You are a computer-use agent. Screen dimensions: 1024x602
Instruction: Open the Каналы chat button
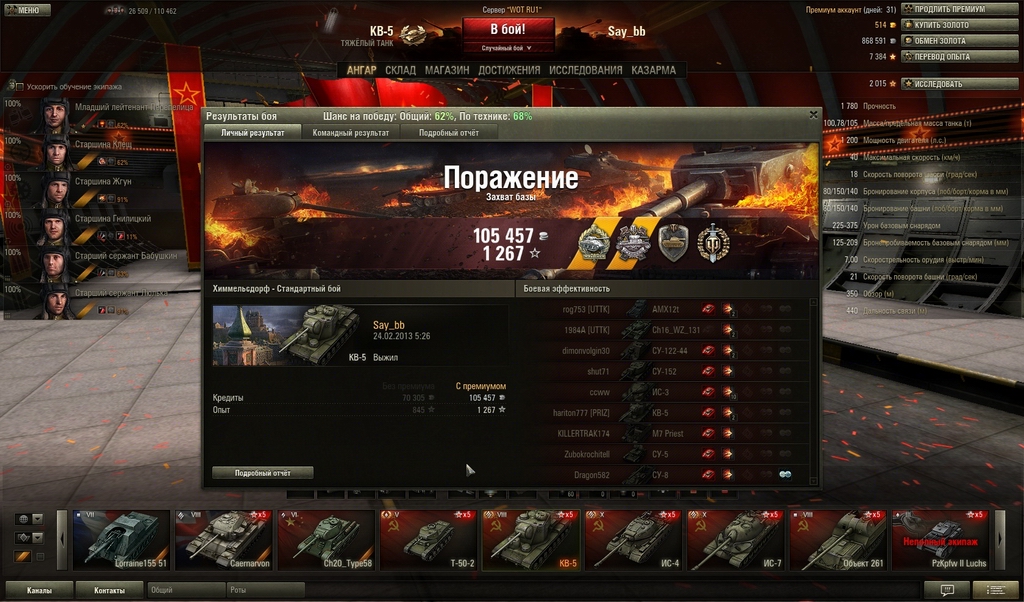coord(40,590)
